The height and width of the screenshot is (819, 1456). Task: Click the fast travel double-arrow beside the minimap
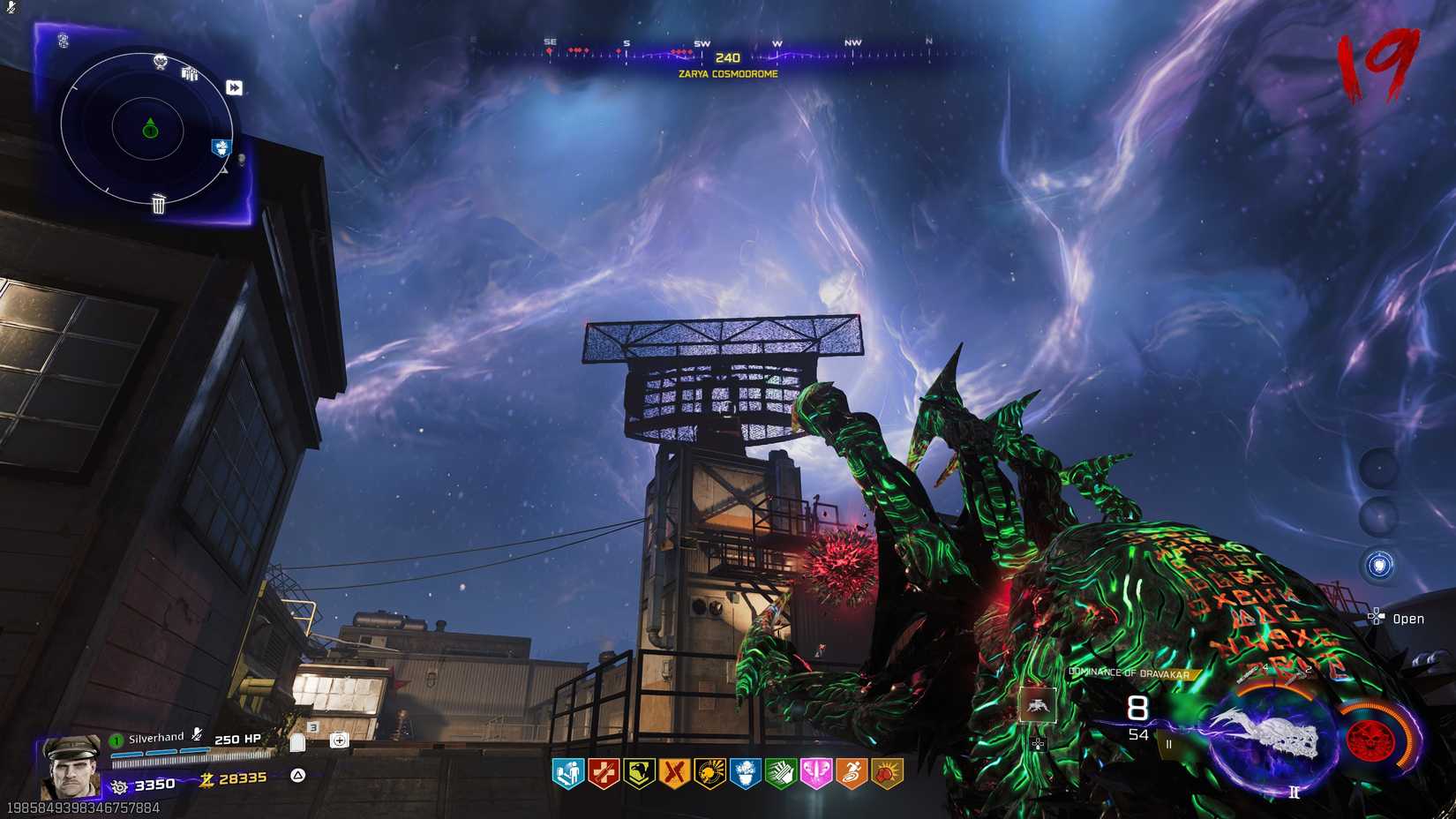(x=234, y=87)
